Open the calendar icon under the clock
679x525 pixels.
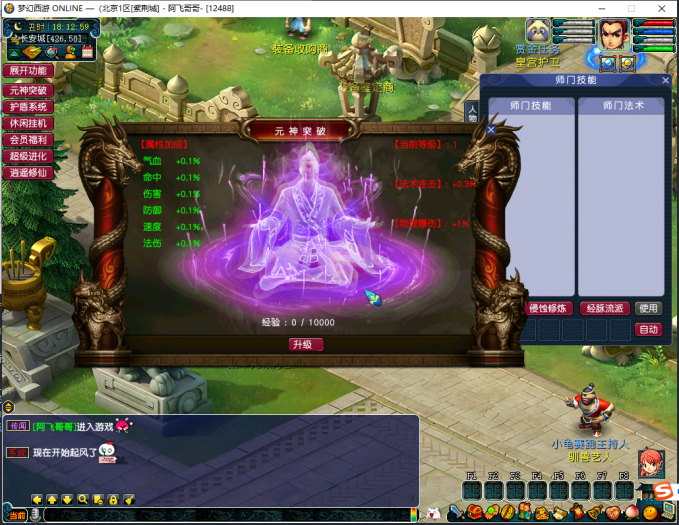click(87, 50)
